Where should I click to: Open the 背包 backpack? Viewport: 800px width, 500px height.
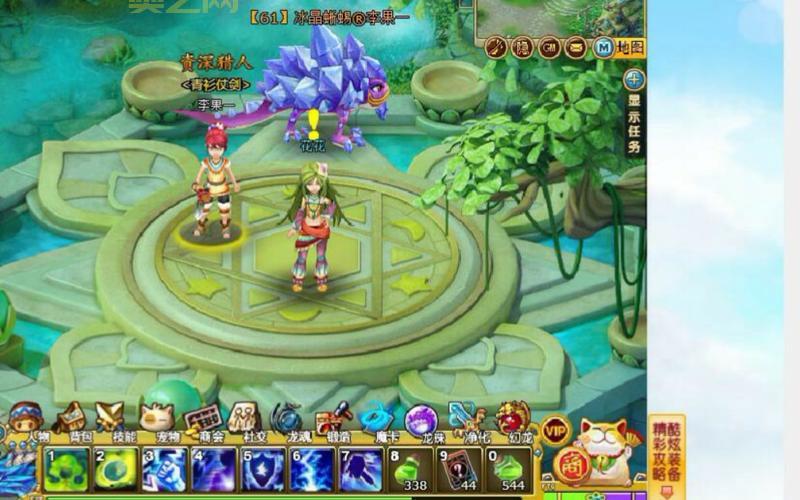point(71,418)
